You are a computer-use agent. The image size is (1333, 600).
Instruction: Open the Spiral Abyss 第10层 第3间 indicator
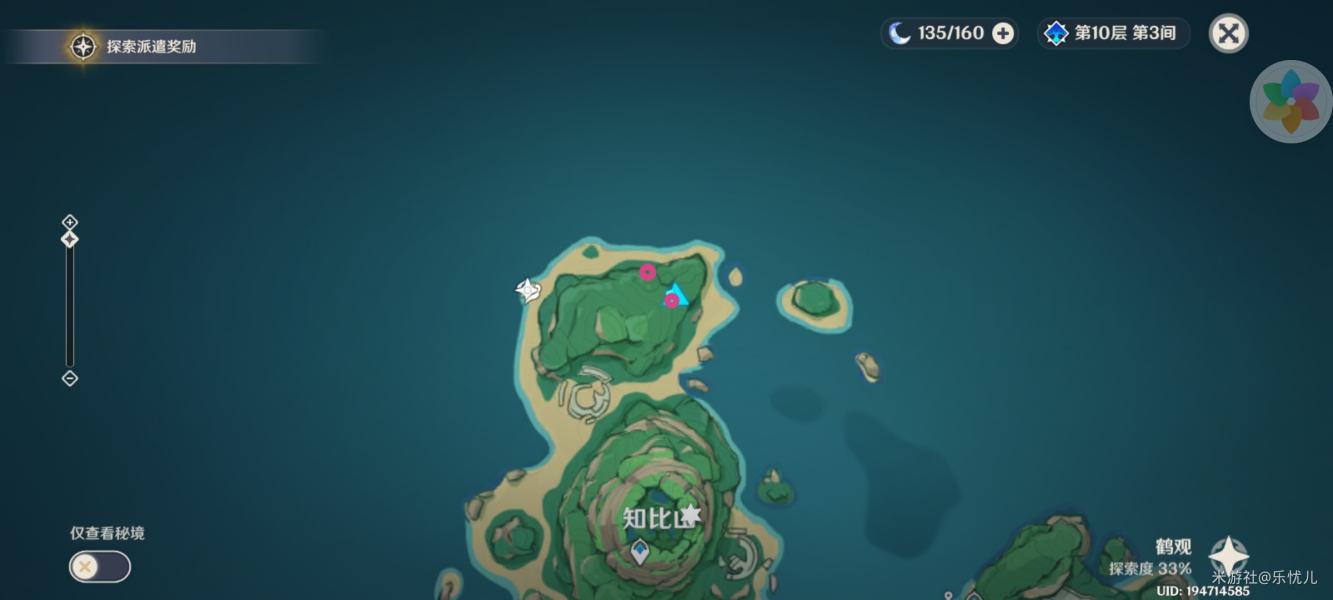1113,34
